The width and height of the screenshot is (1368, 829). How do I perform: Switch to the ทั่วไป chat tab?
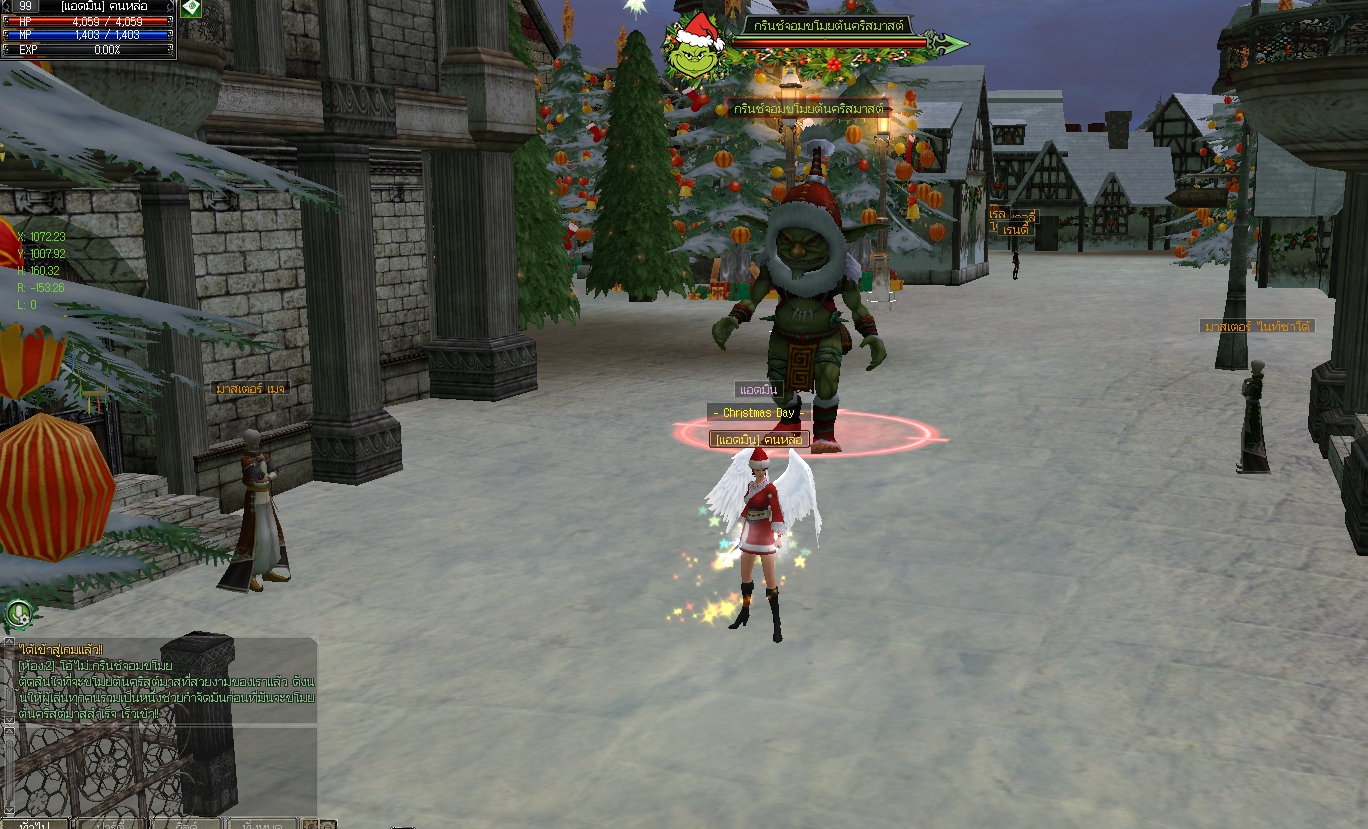point(35,824)
